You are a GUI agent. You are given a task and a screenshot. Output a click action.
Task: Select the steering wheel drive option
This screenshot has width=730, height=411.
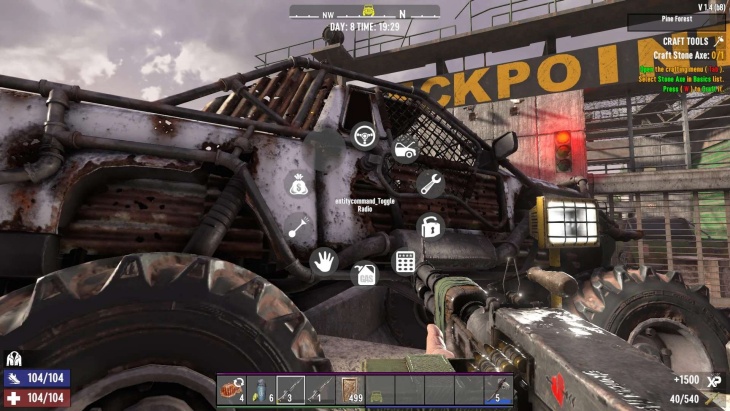pyautogui.click(x=363, y=134)
